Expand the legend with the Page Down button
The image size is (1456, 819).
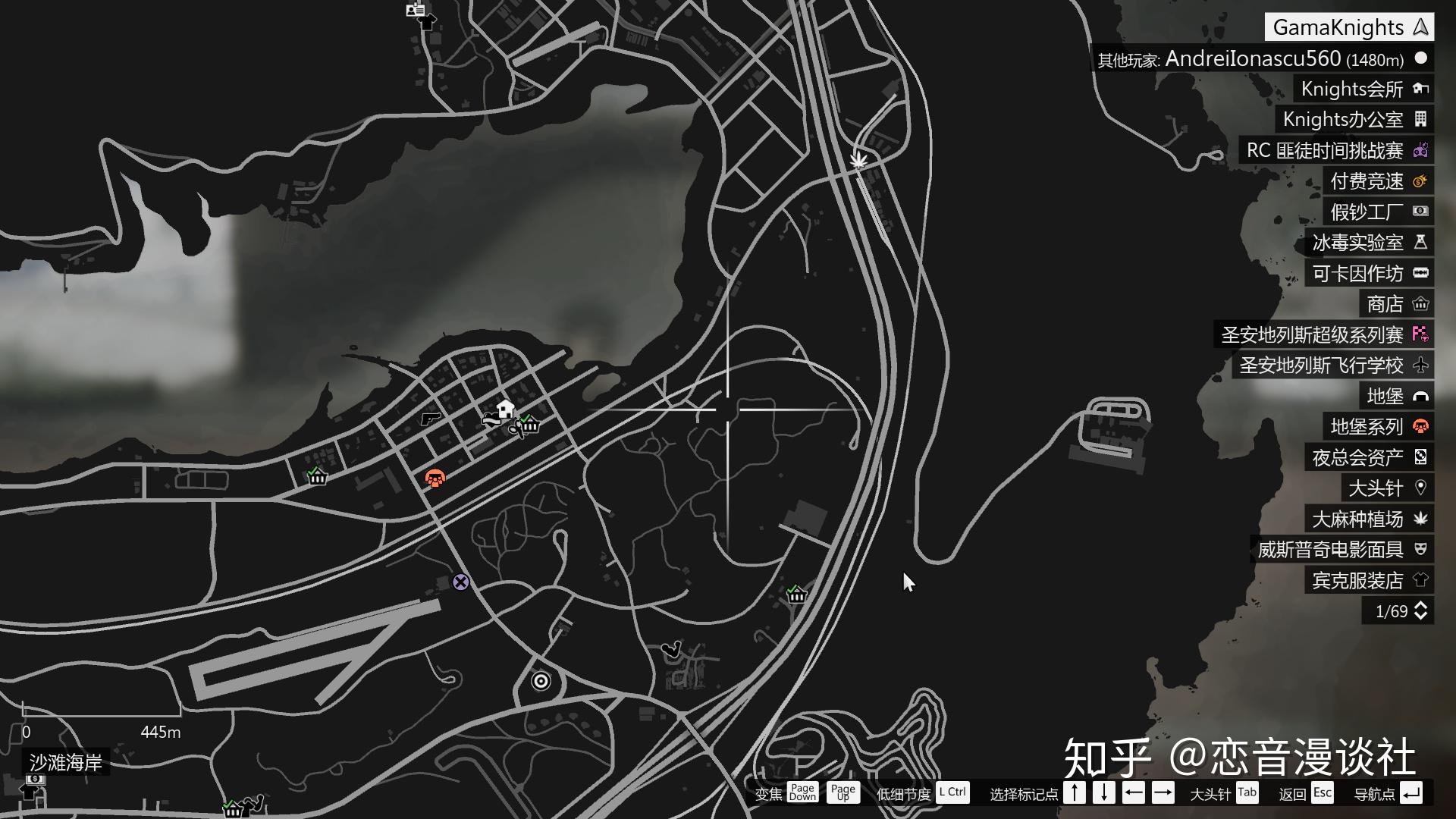[x=802, y=793]
